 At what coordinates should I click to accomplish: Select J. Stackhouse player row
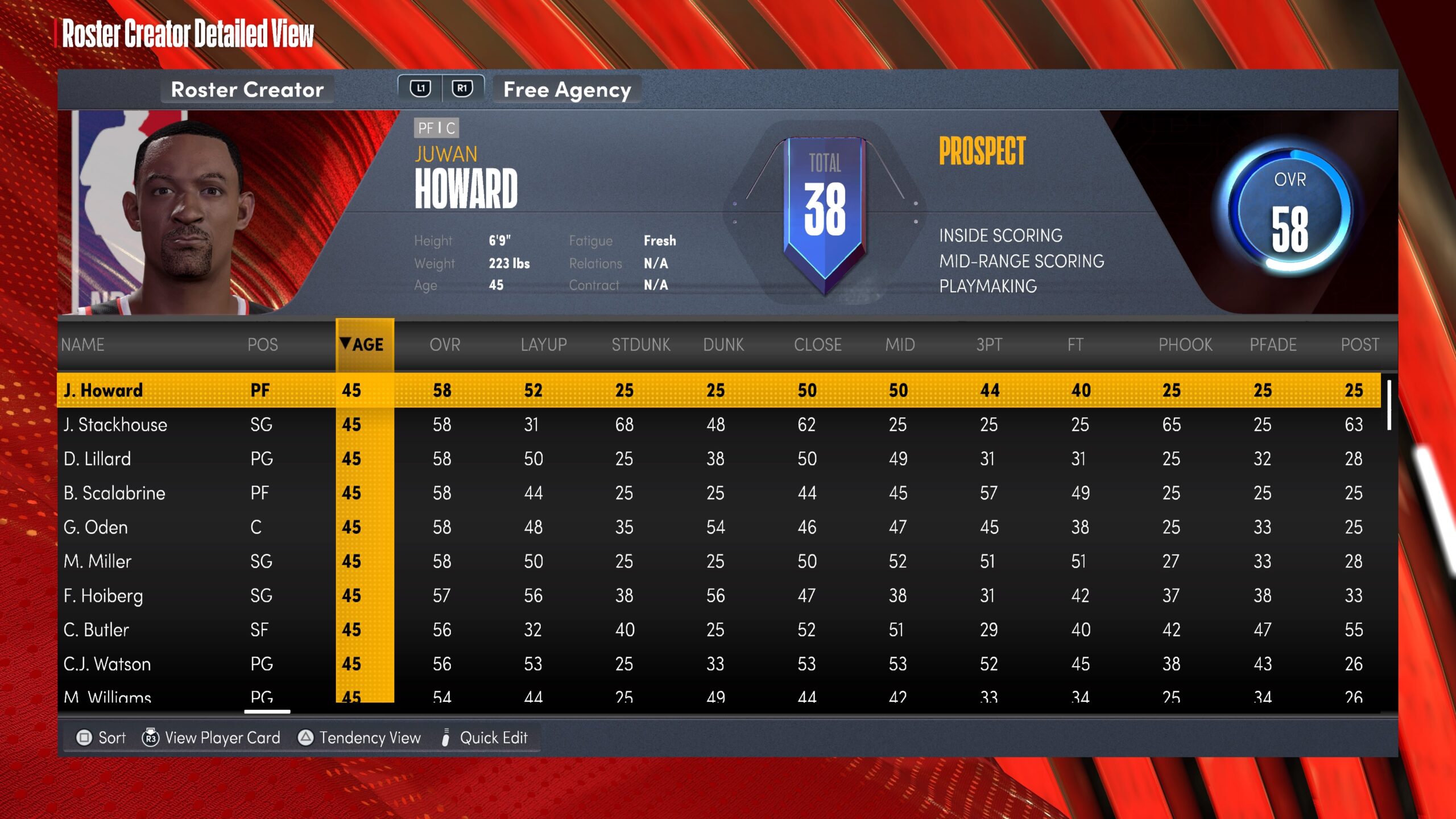pyautogui.click(x=115, y=425)
